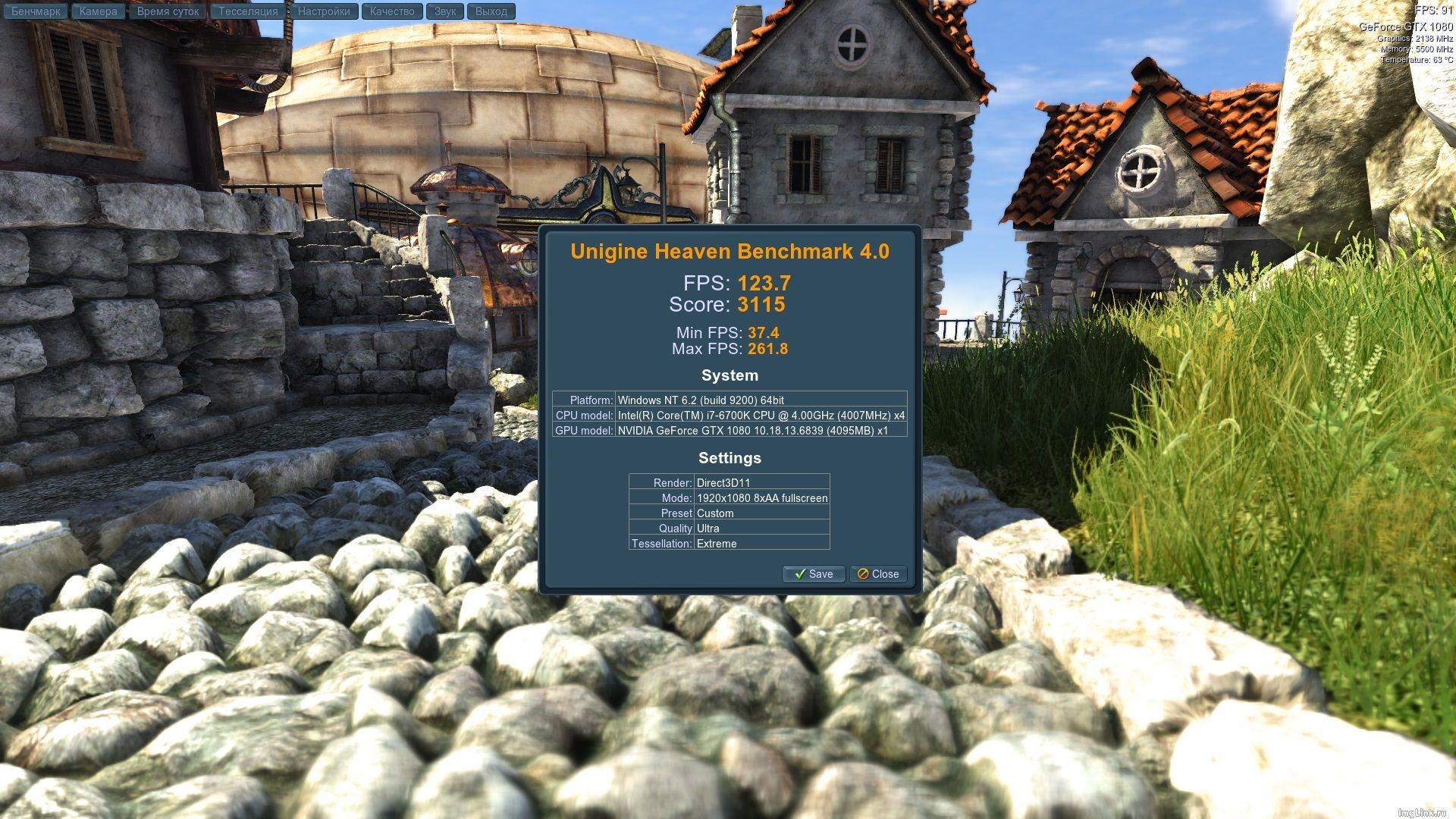This screenshot has height=819, width=1456.
Task: Open the Тесселяция menu
Action: pyautogui.click(x=248, y=11)
